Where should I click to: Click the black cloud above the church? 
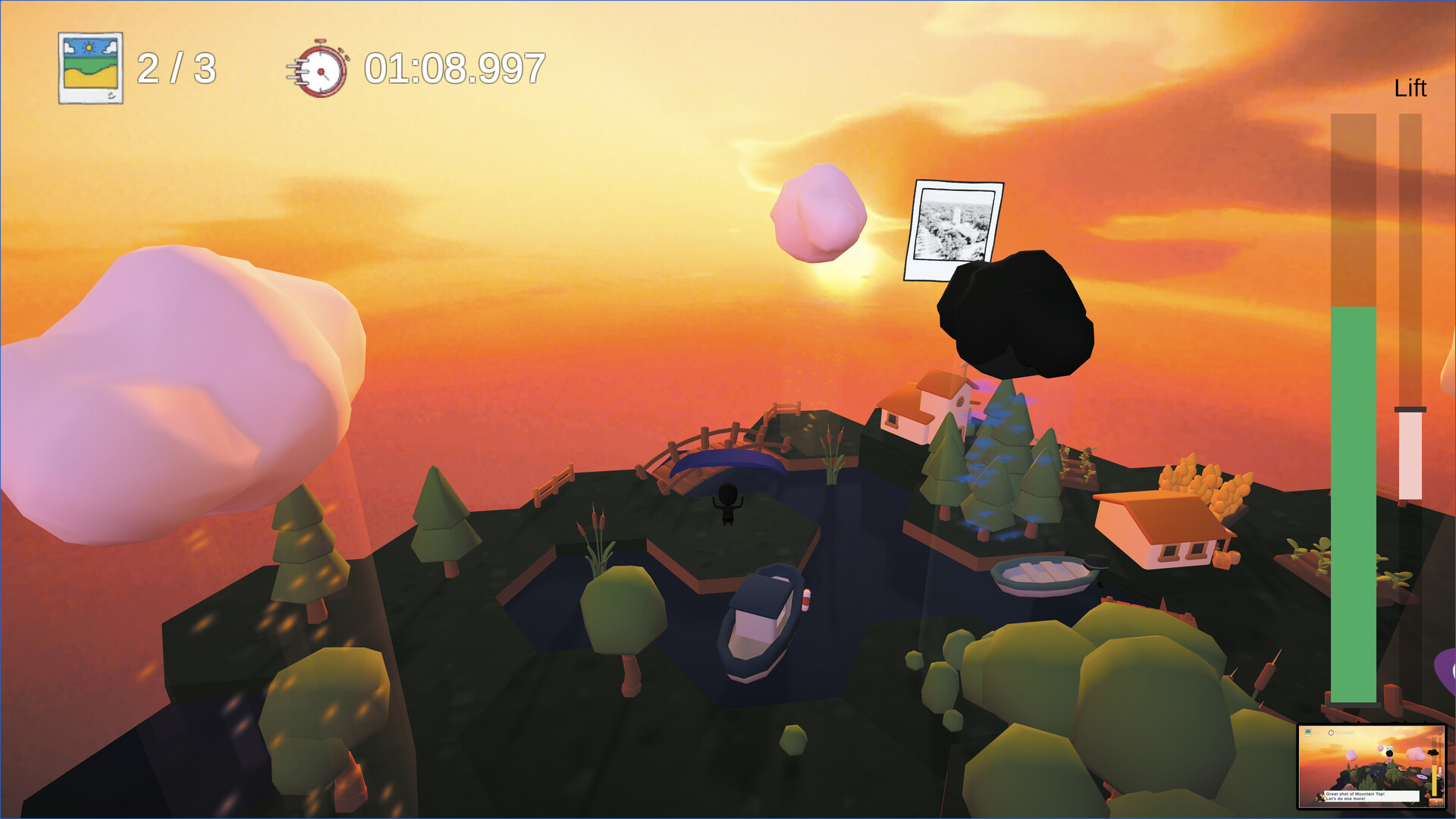(1016, 315)
